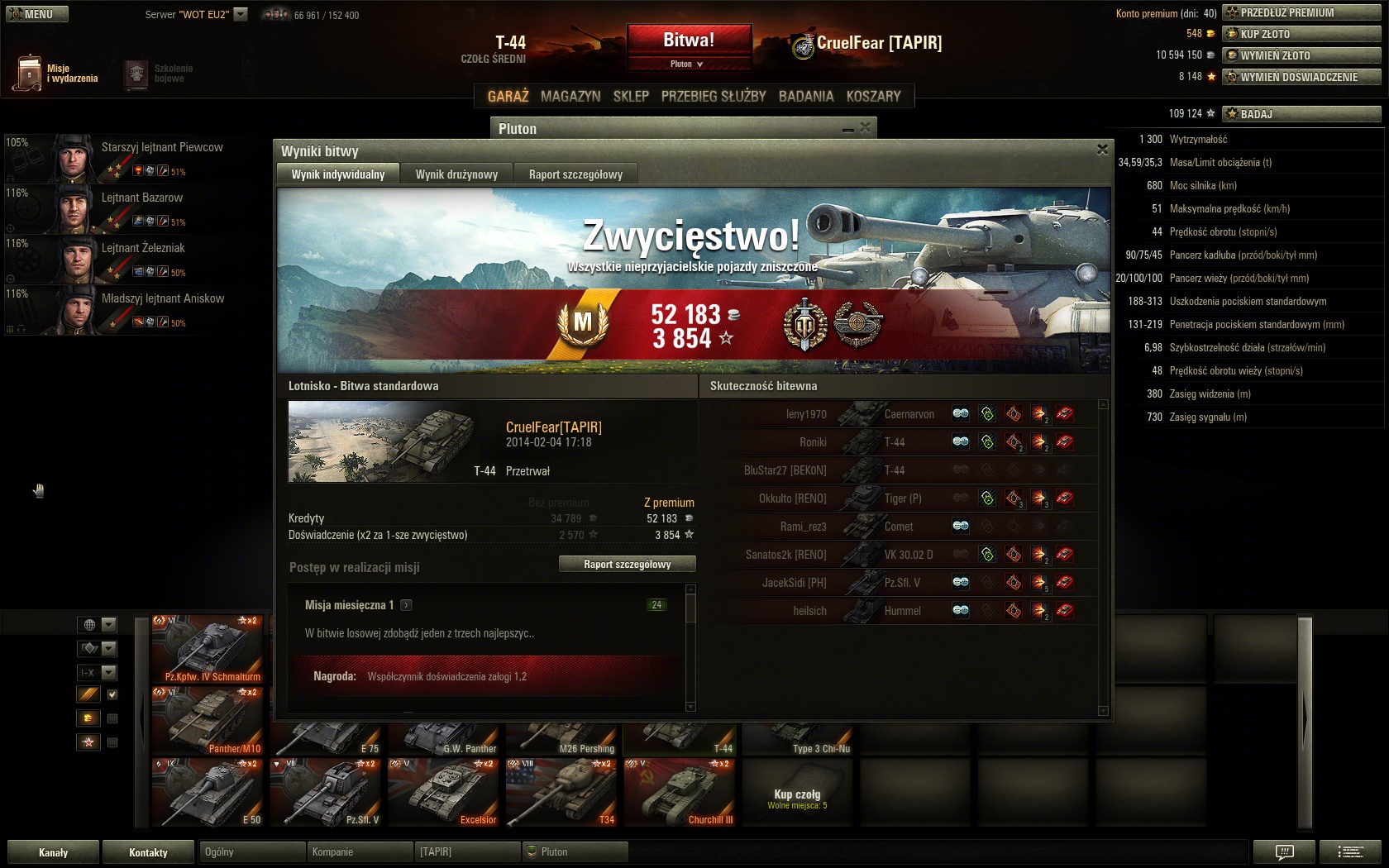This screenshot has height=868, width=1389.
Task: Open the server selection dropdown
Action: [241, 14]
